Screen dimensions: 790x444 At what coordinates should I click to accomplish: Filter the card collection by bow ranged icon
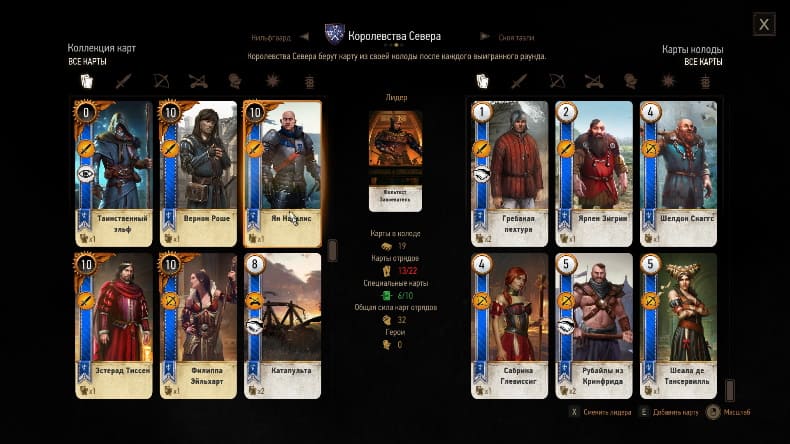(x=160, y=81)
